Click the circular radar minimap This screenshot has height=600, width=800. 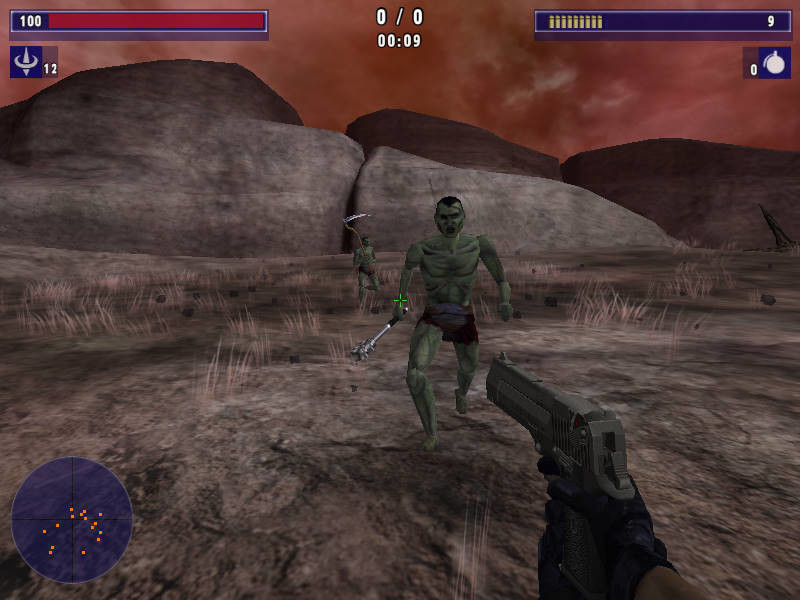point(72,520)
